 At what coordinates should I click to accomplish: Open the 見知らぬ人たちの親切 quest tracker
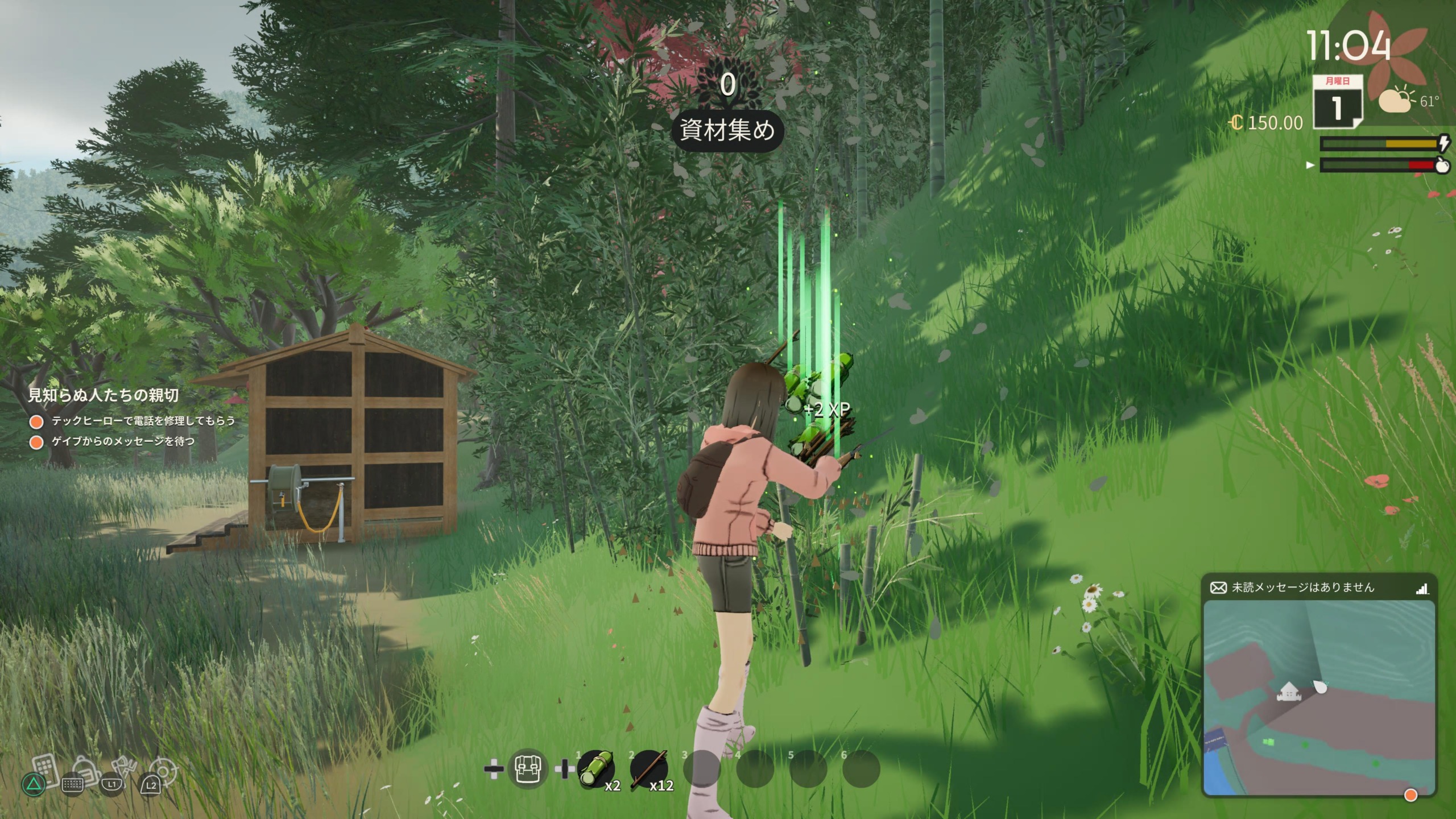pos(104,395)
